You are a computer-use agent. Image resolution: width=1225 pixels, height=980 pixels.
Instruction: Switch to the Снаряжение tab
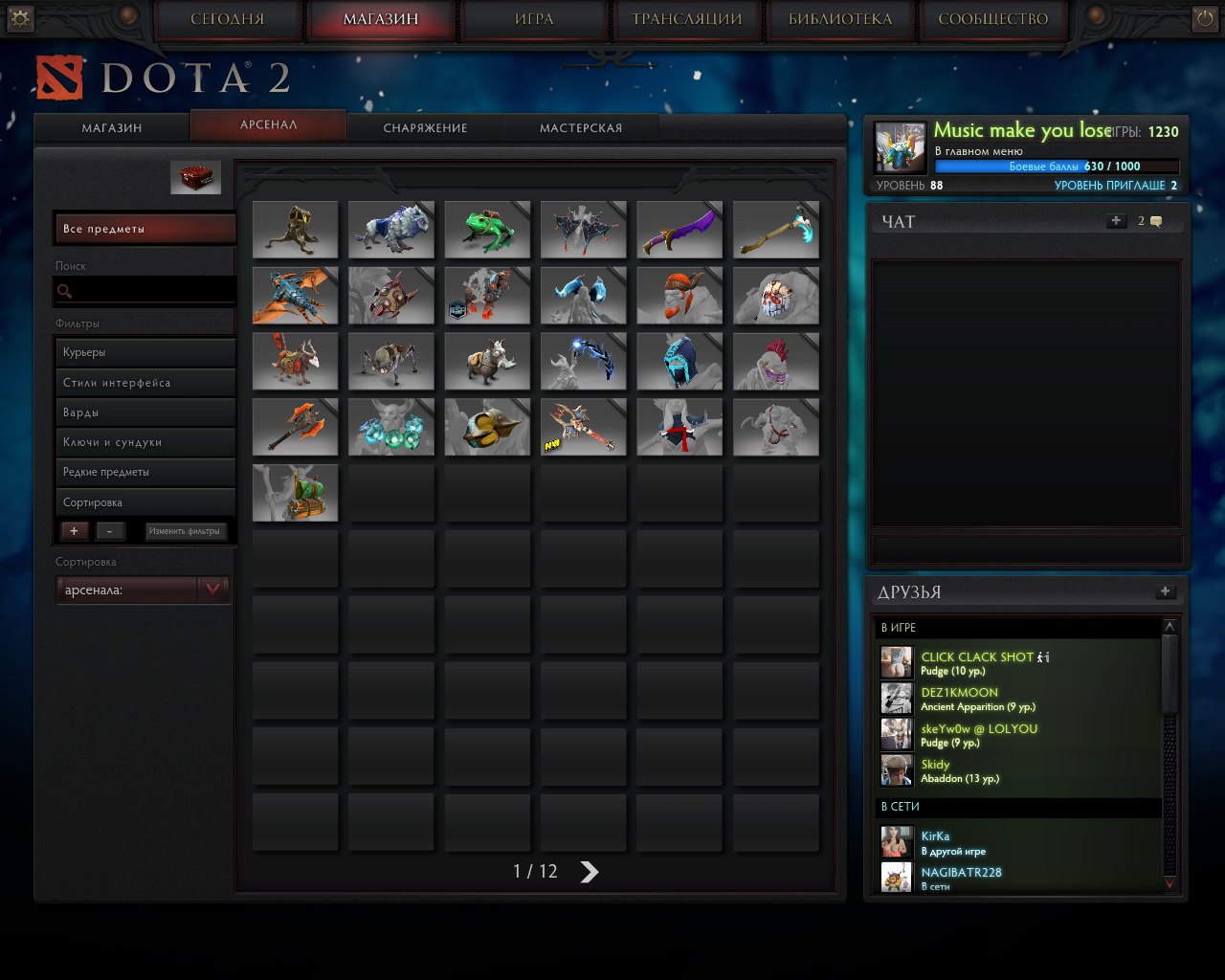point(425,128)
